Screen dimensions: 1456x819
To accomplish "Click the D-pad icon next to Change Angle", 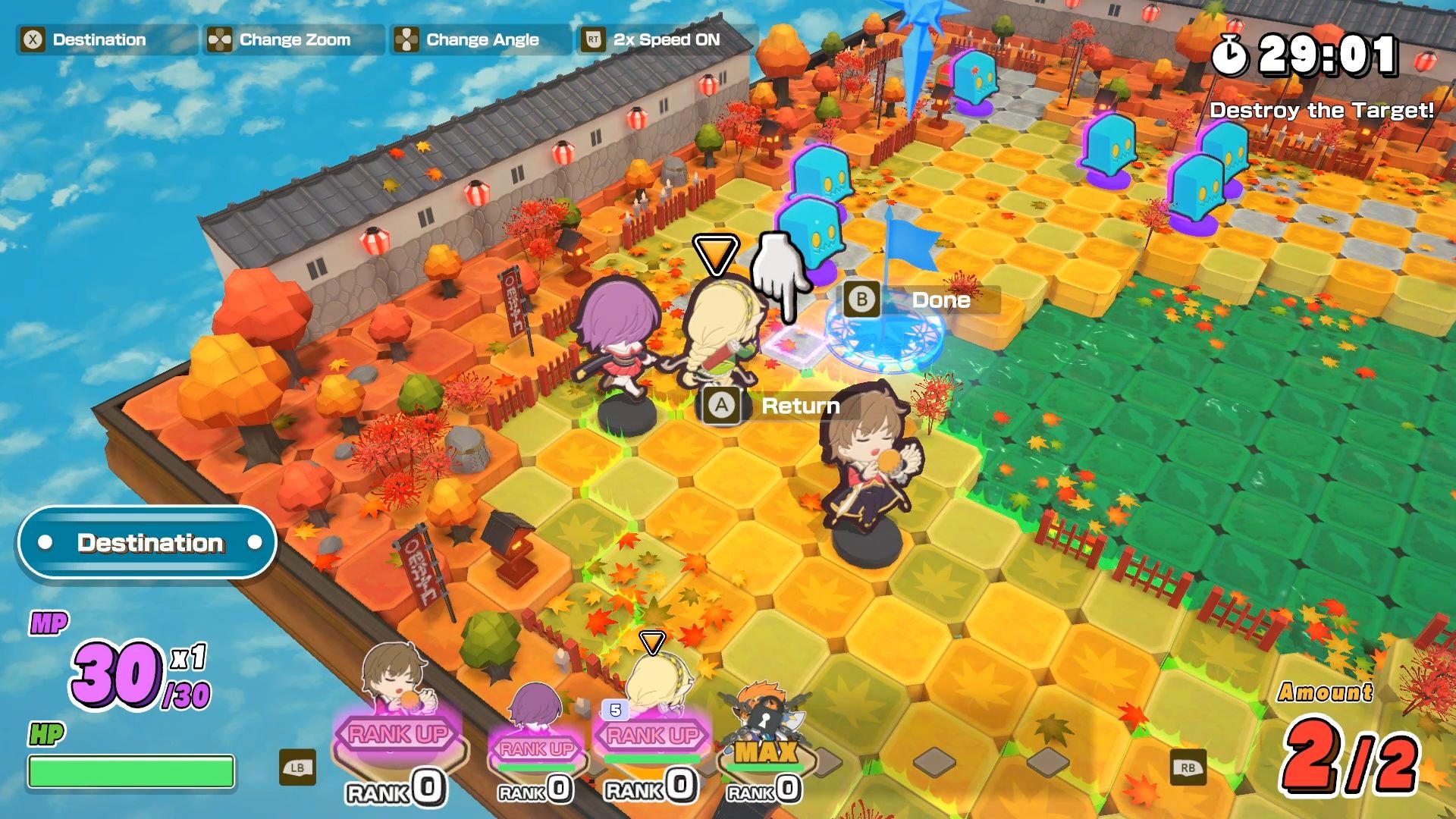I will click(406, 39).
